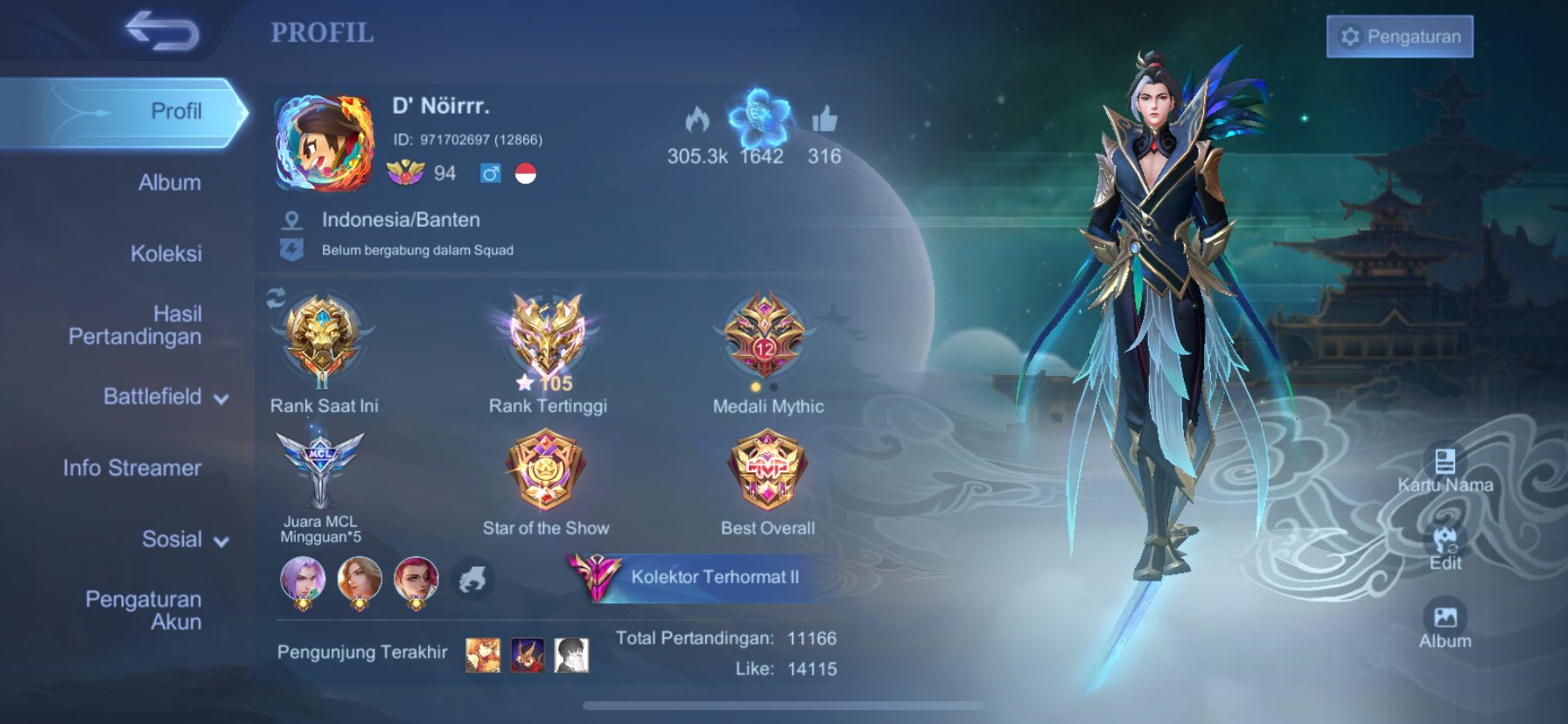Go back using the return arrow
This screenshot has height=724, width=1568.
tap(162, 31)
